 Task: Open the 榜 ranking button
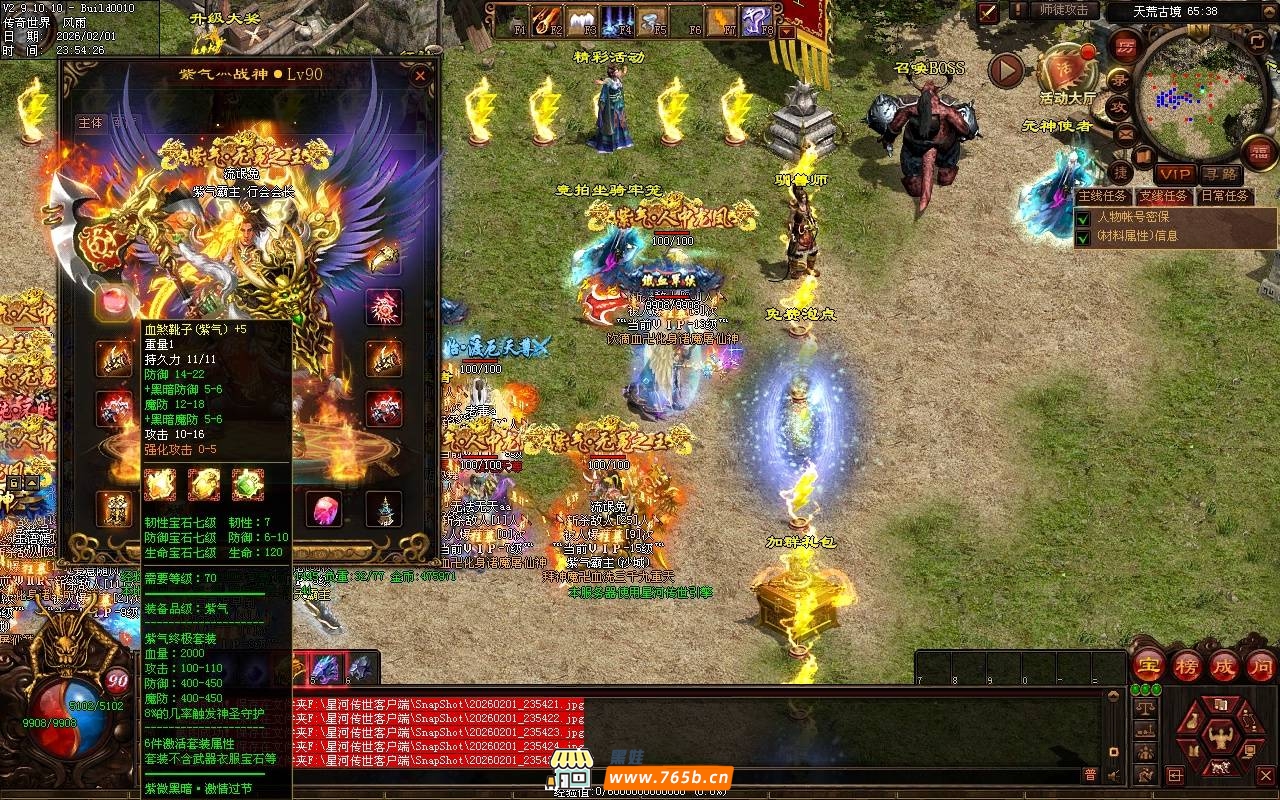(x=1186, y=665)
